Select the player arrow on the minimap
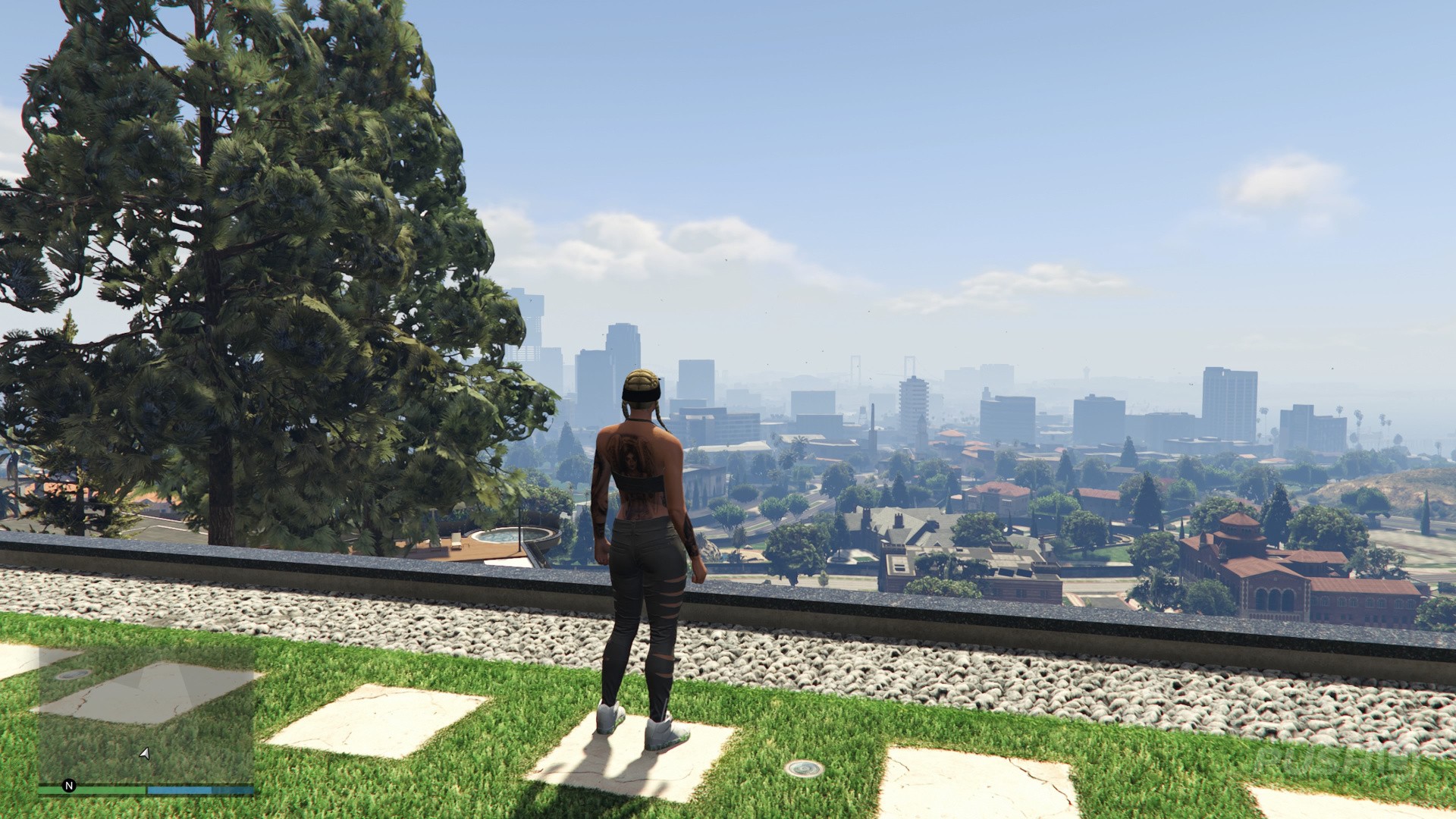Viewport: 1456px width, 819px height. click(x=144, y=753)
